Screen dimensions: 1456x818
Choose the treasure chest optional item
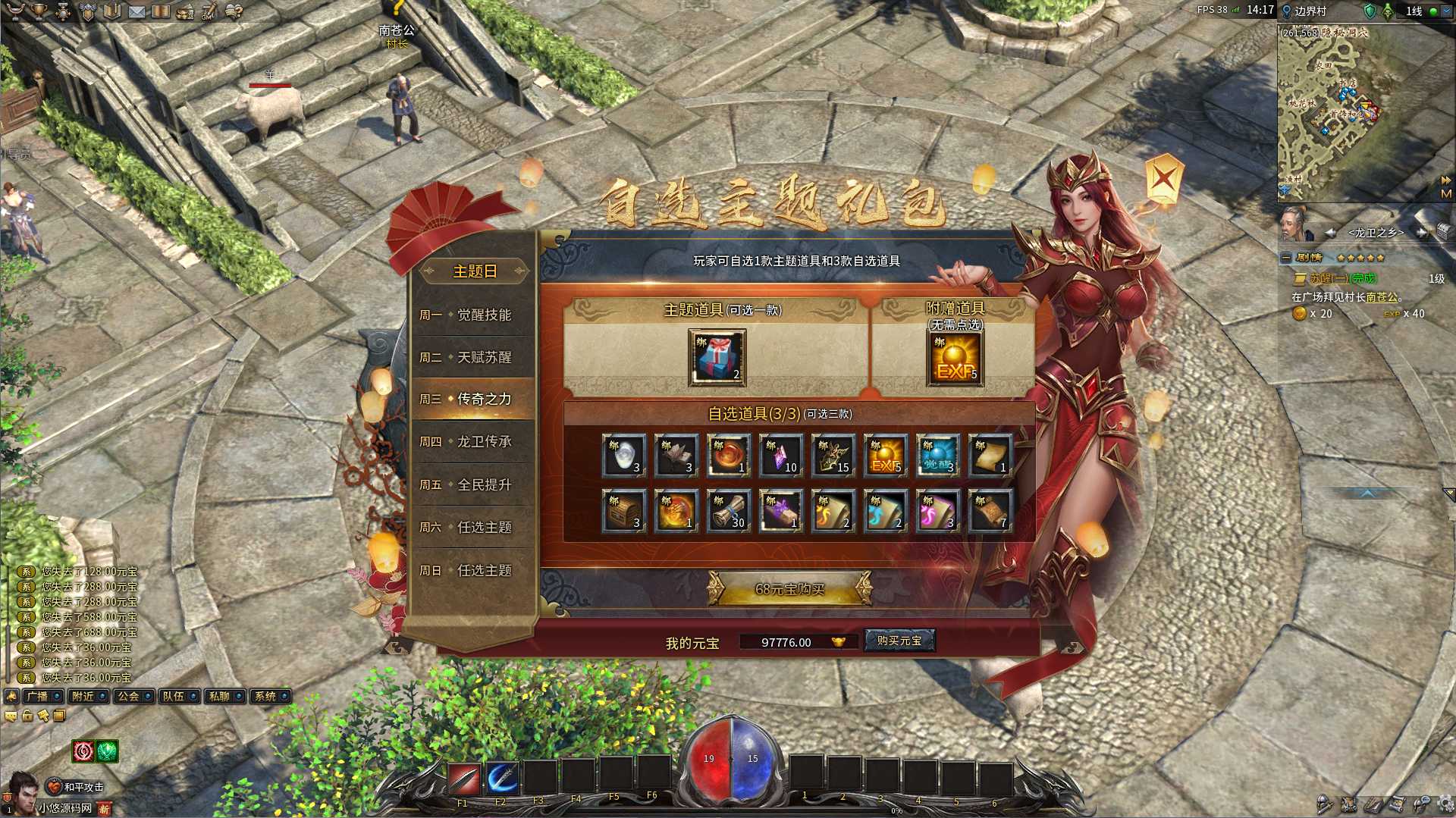tap(623, 511)
